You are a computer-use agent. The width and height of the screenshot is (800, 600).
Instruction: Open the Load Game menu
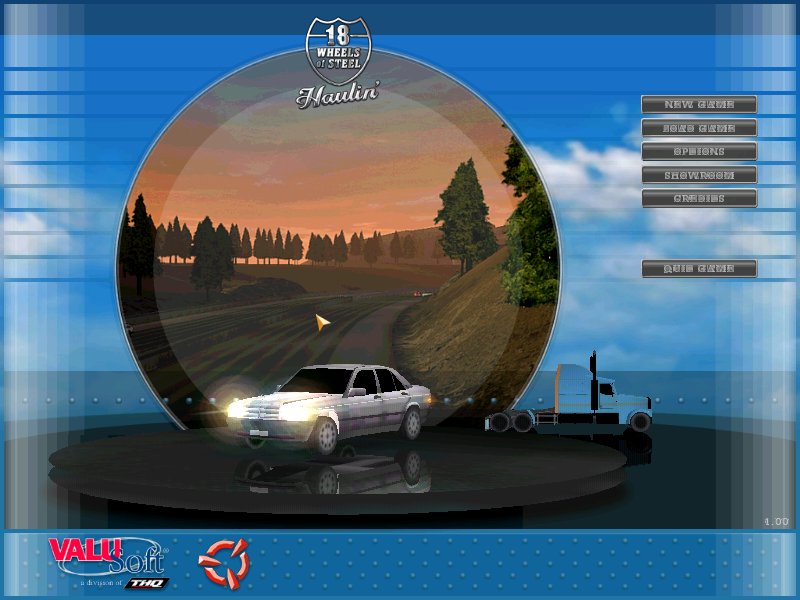(x=699, y=128)
